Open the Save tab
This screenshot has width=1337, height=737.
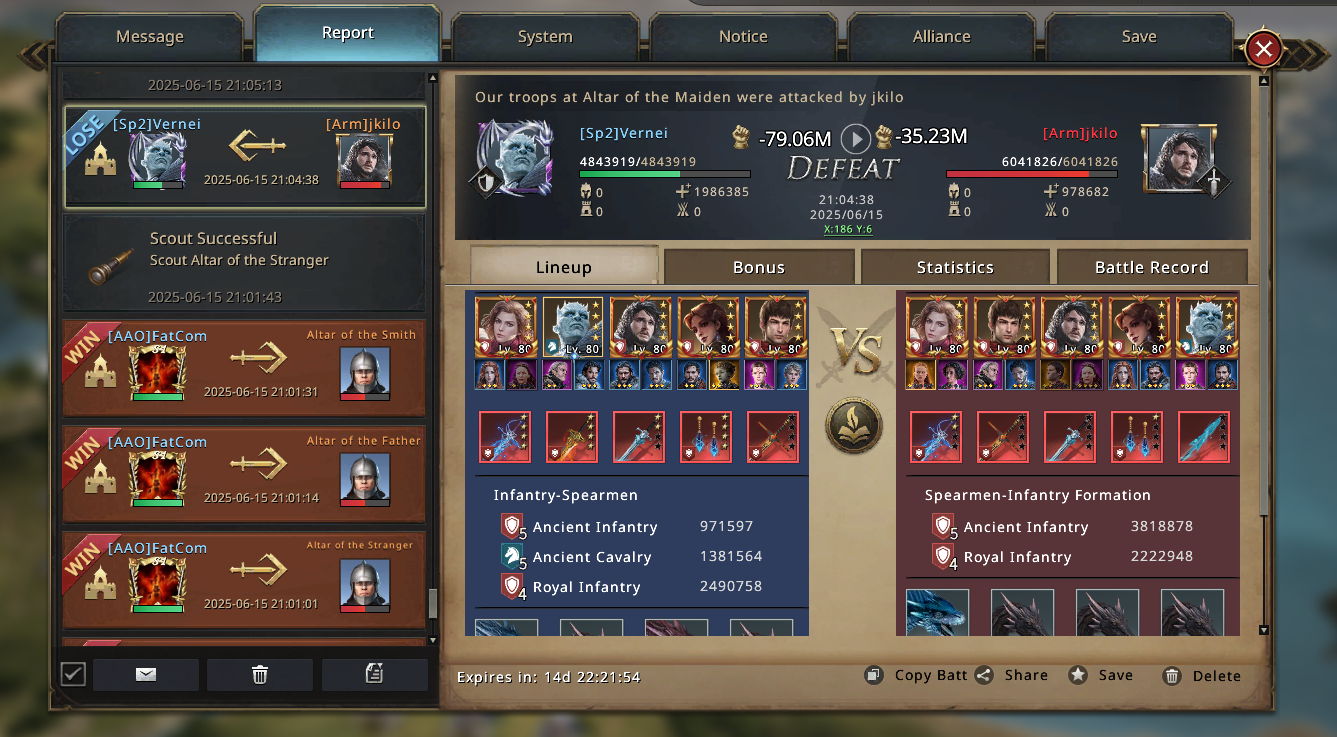1139,37
